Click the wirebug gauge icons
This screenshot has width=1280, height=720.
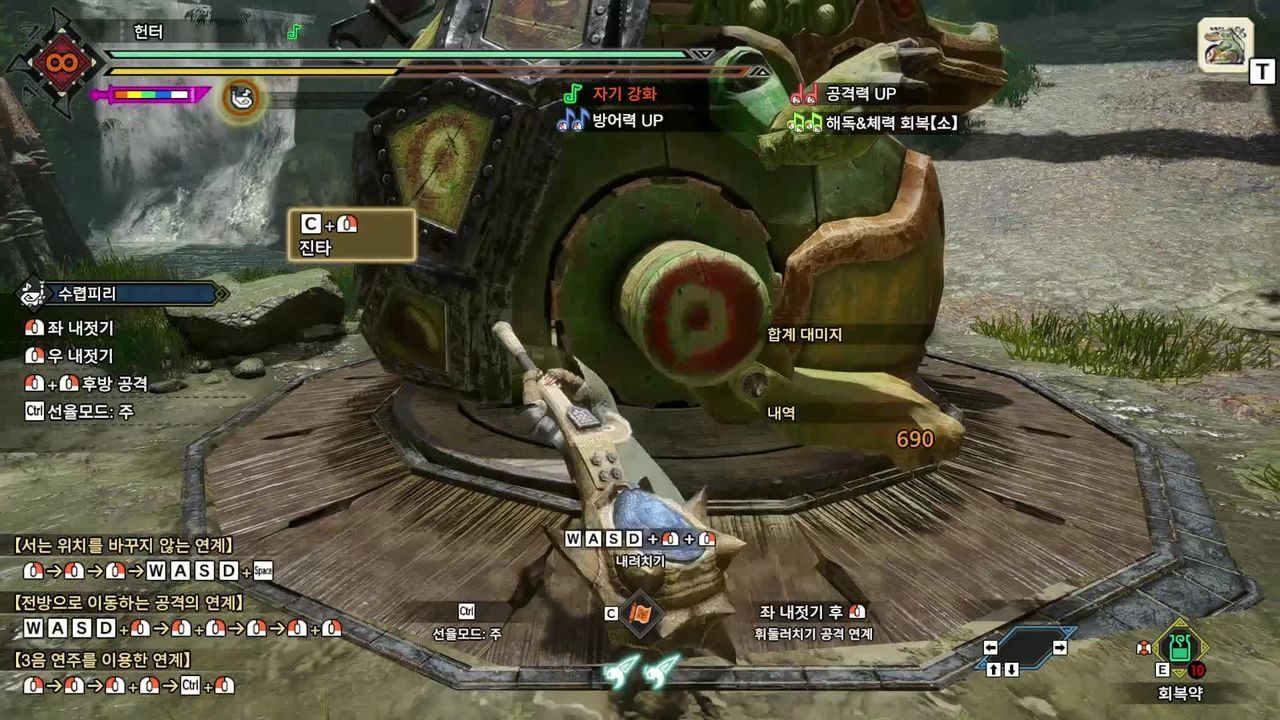[x=640, y=670]
